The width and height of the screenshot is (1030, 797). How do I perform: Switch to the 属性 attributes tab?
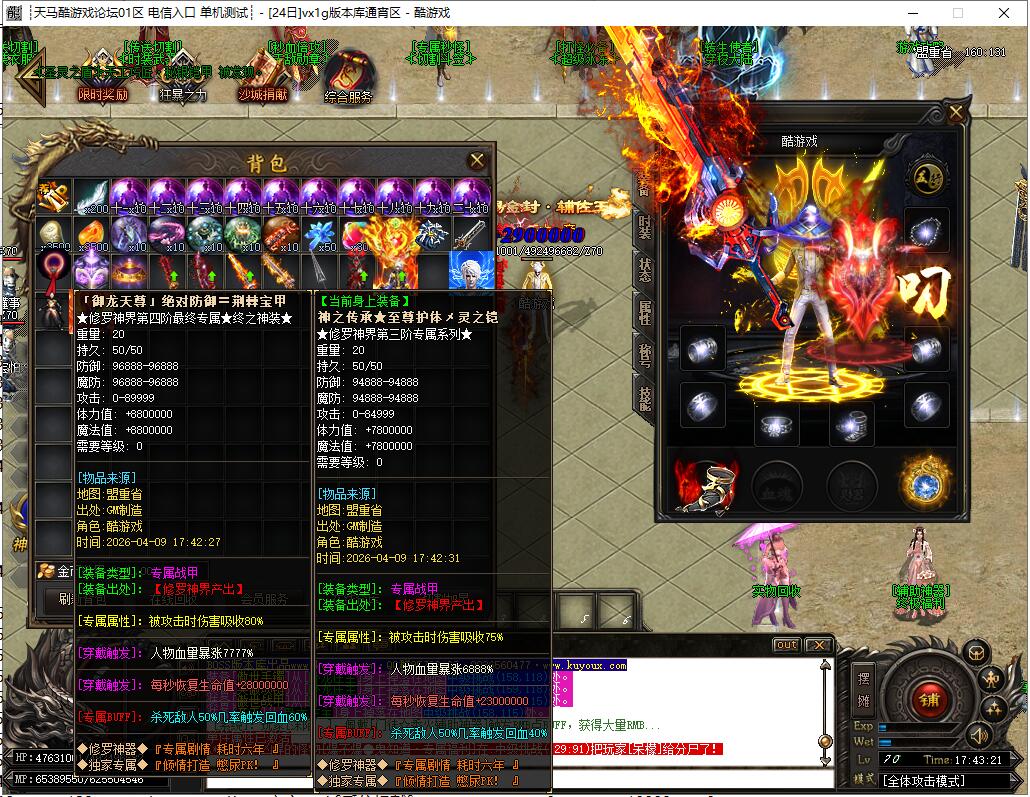click(x=645, y=312)
